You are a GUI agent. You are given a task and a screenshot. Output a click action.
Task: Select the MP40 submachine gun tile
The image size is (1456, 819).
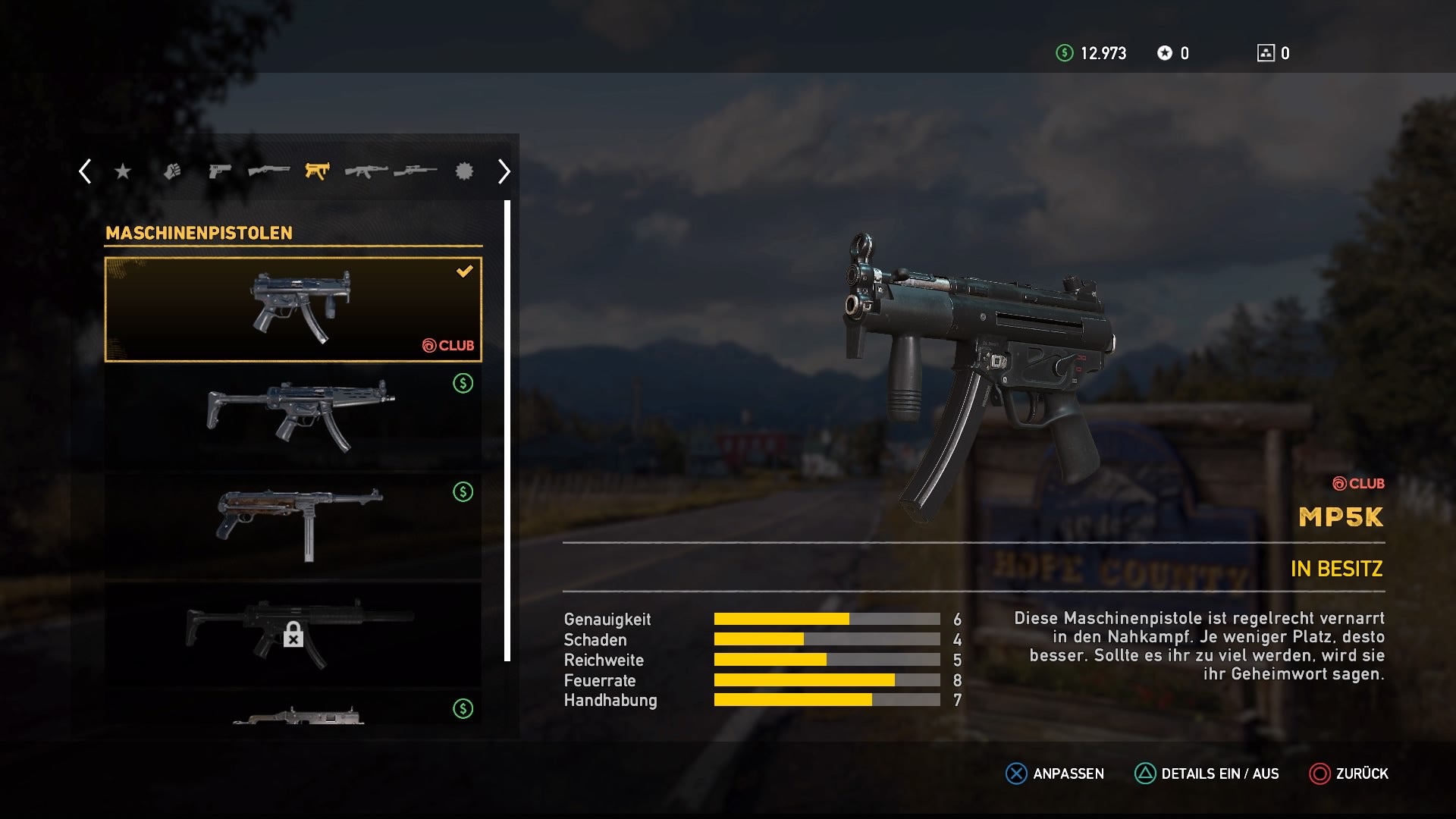(x=293, y=526)
